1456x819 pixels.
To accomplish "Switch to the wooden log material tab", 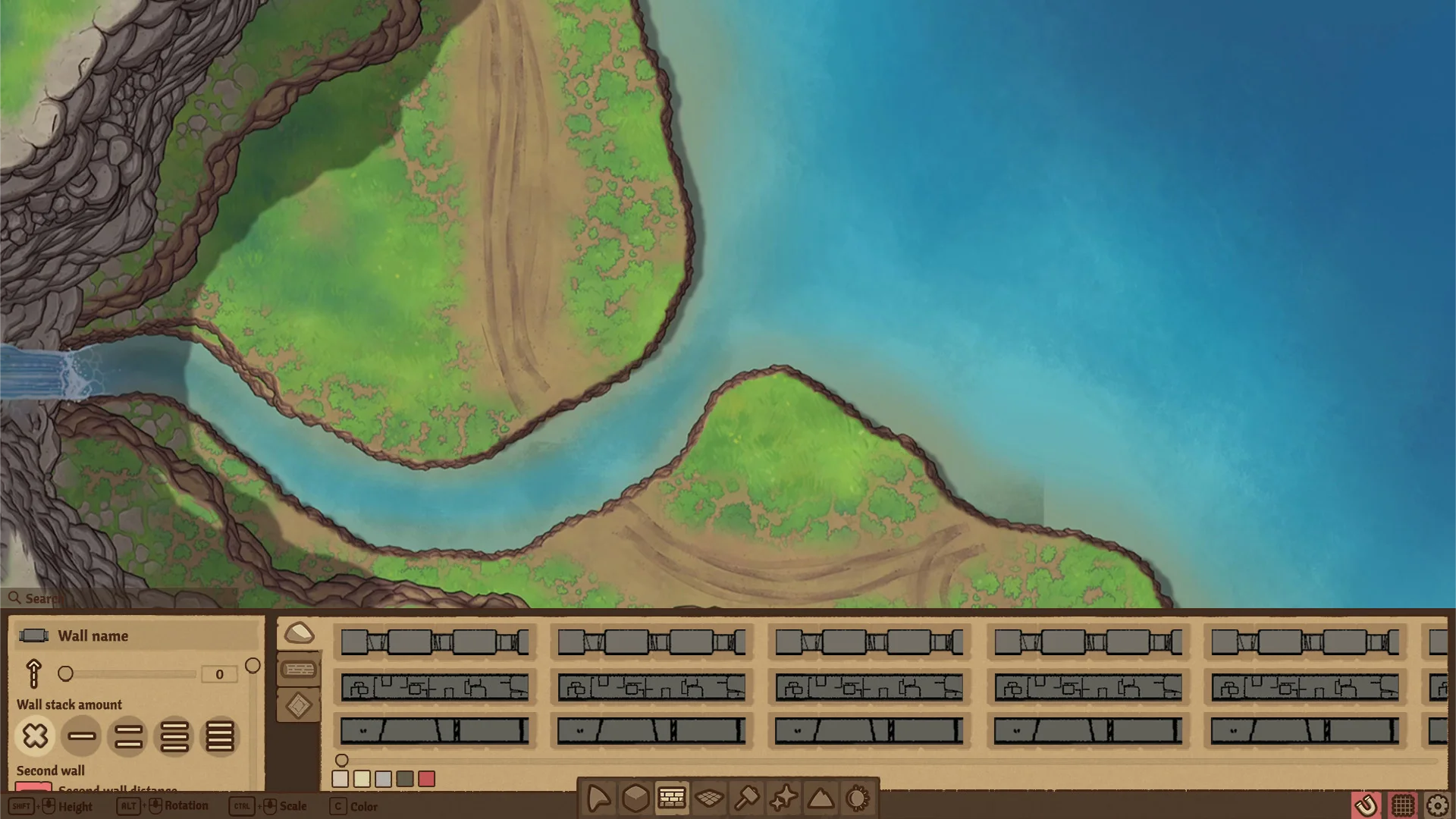I will click(299, 670).
